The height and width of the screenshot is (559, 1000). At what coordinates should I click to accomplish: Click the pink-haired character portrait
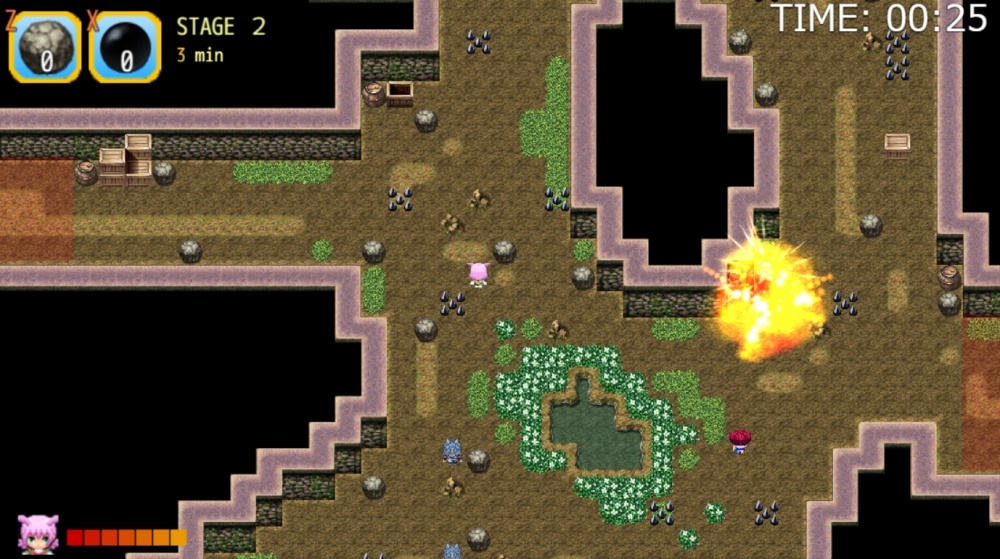point(38,534)
